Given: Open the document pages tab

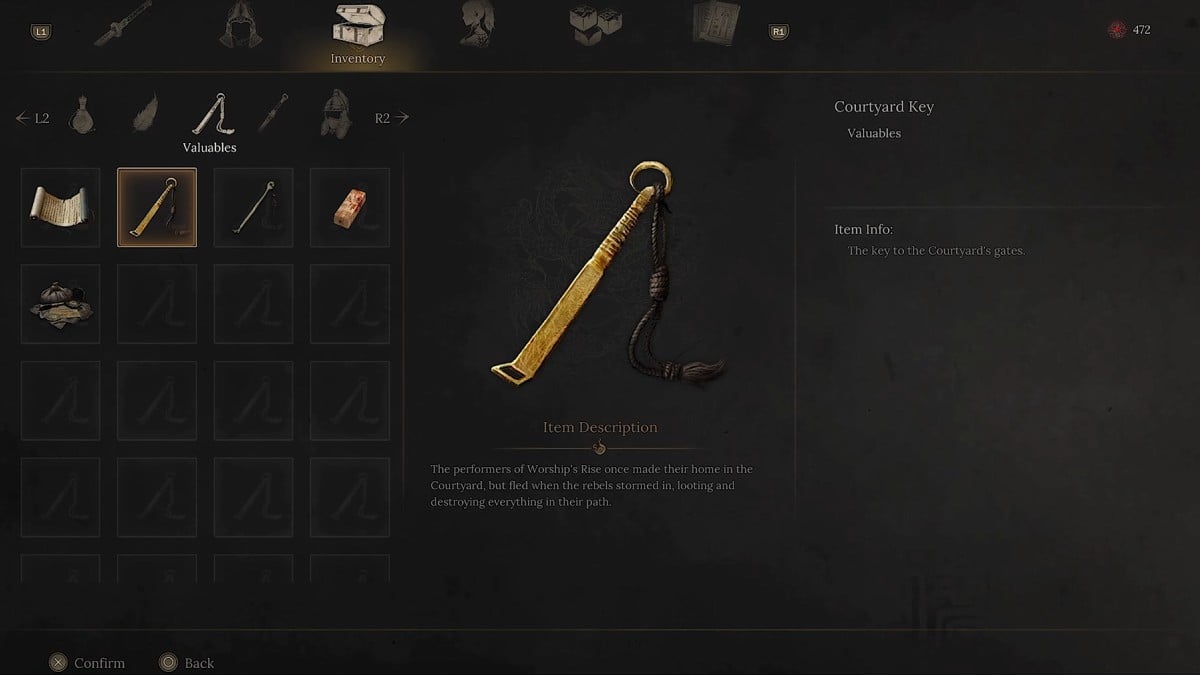Looking at the screenshot, I should pyautogui.click(x=716, y=24).
